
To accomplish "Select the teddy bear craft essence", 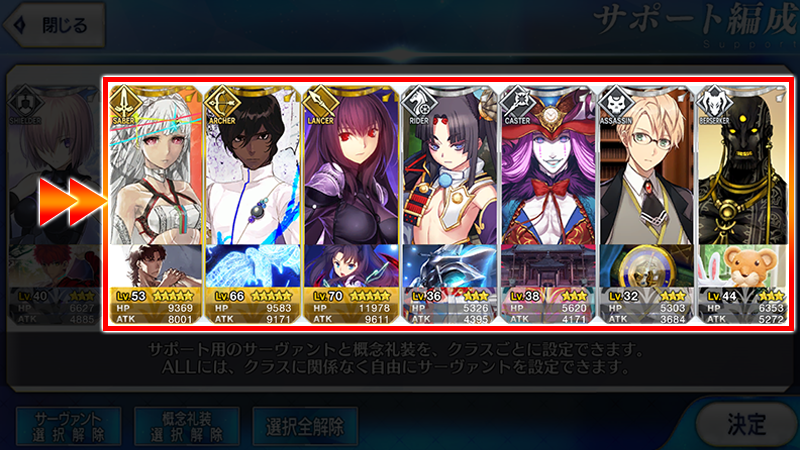I will [x=742, y=266].
